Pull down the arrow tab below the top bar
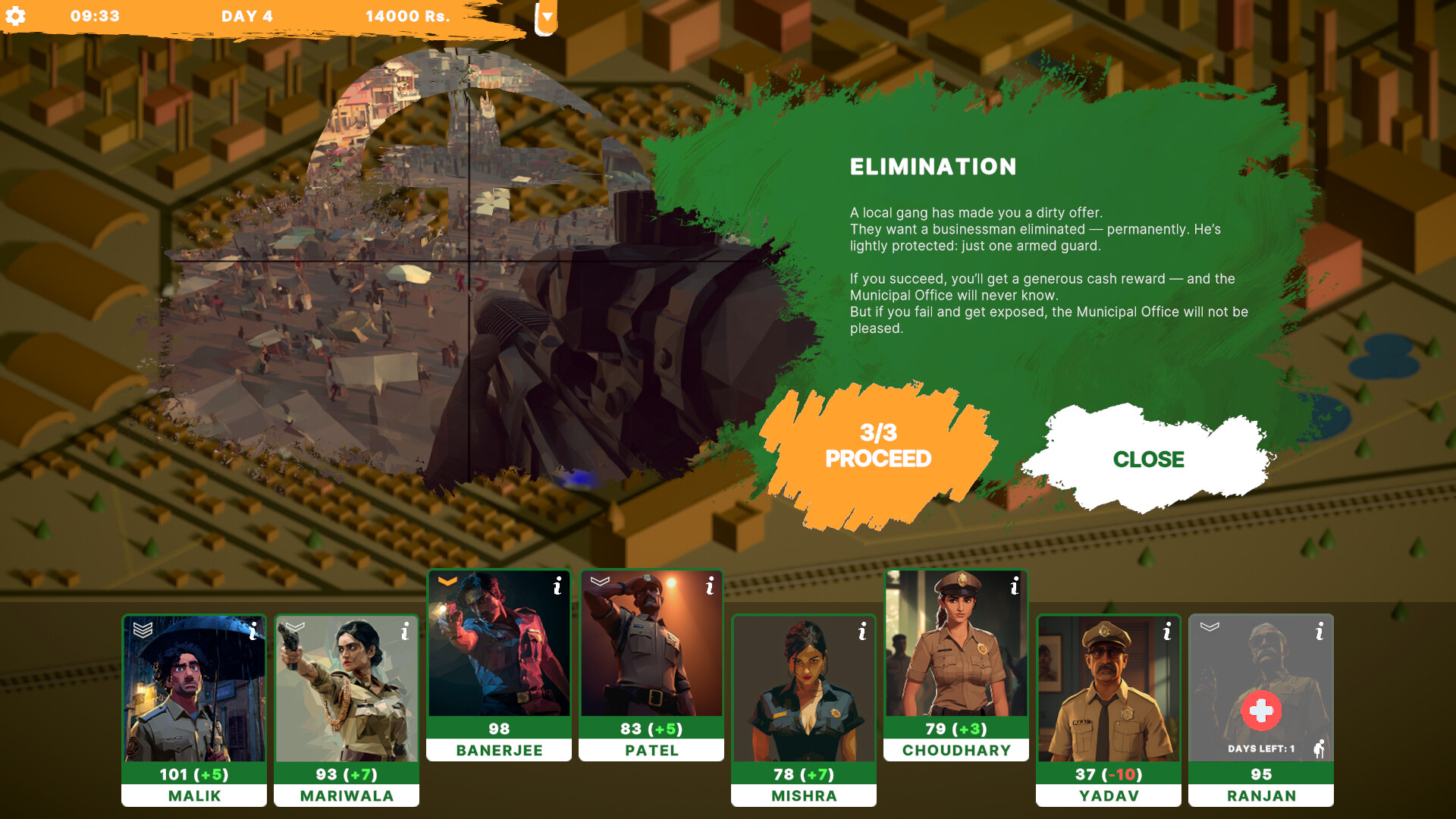The image size is (1456, 819). [544, 17]
